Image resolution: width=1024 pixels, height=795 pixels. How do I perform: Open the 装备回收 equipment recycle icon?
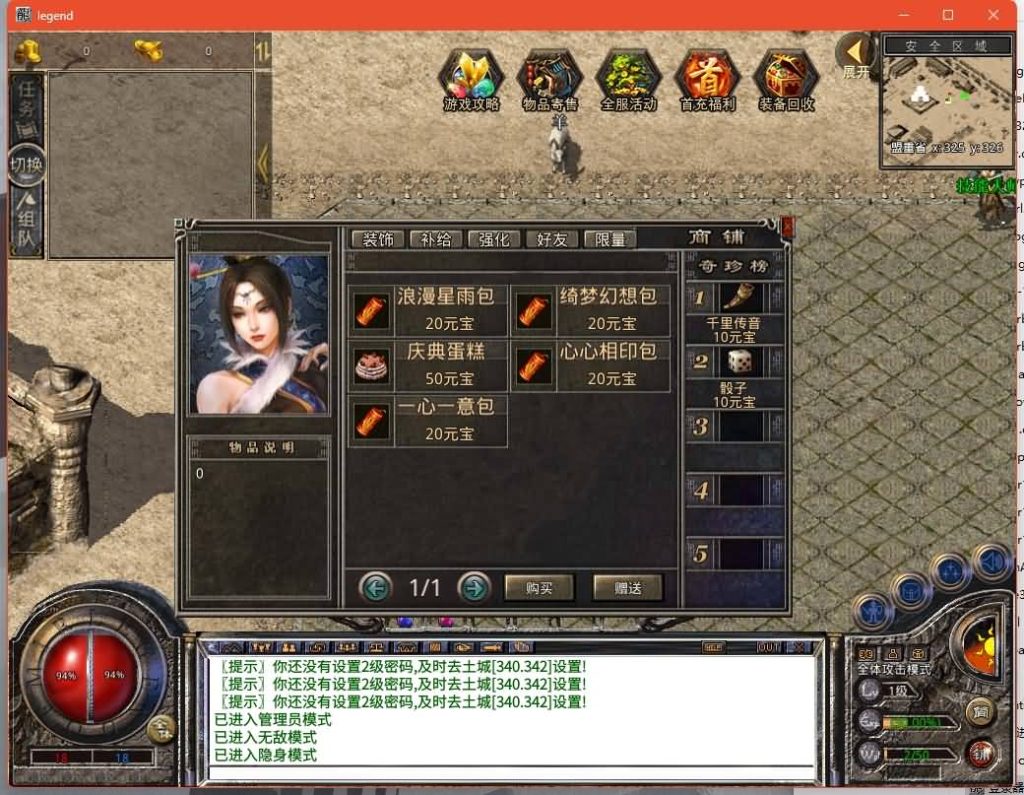point(786,80)
